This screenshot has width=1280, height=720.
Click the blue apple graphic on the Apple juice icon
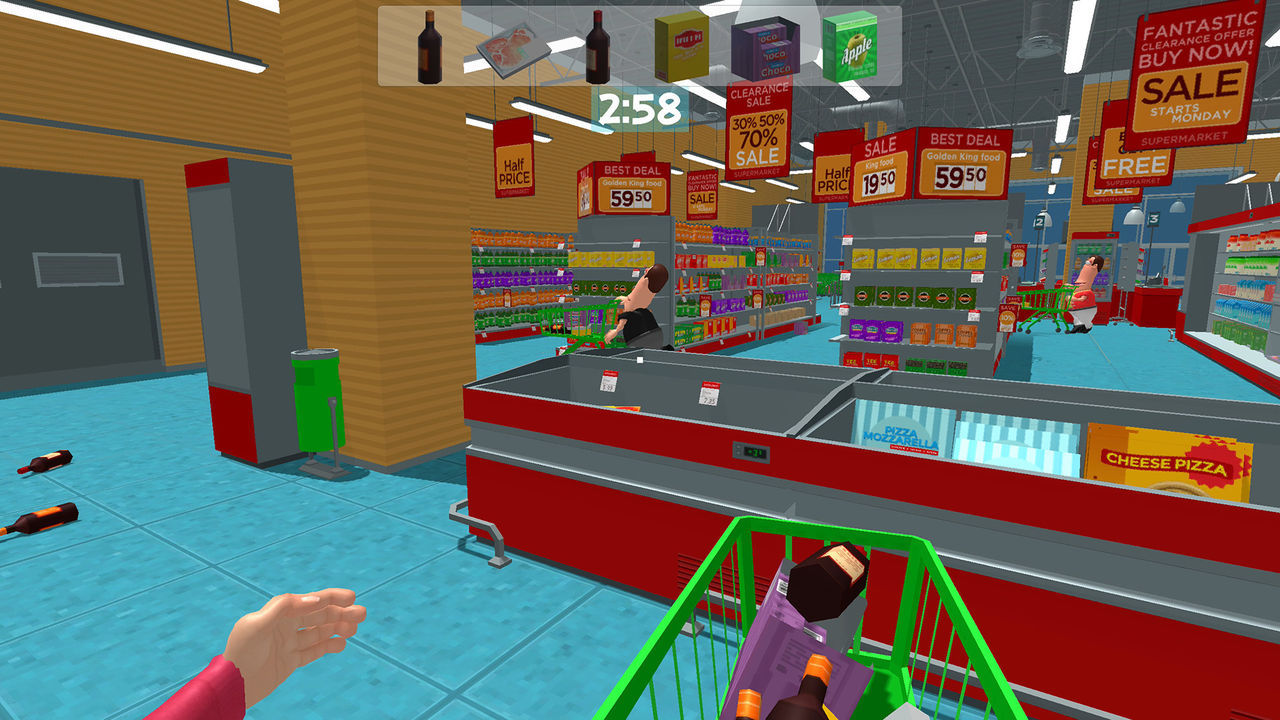tap(856, 42)
